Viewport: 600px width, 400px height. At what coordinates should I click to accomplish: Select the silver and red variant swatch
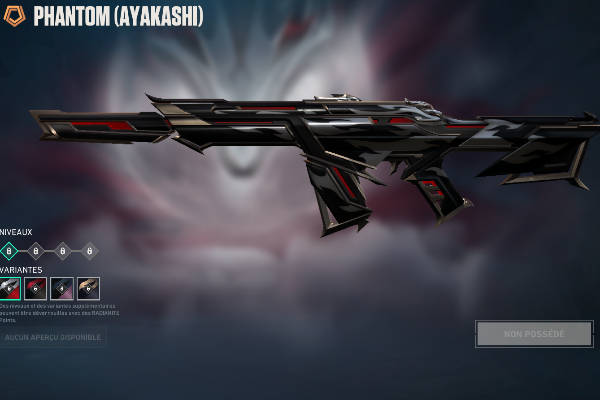pos(10,289)
